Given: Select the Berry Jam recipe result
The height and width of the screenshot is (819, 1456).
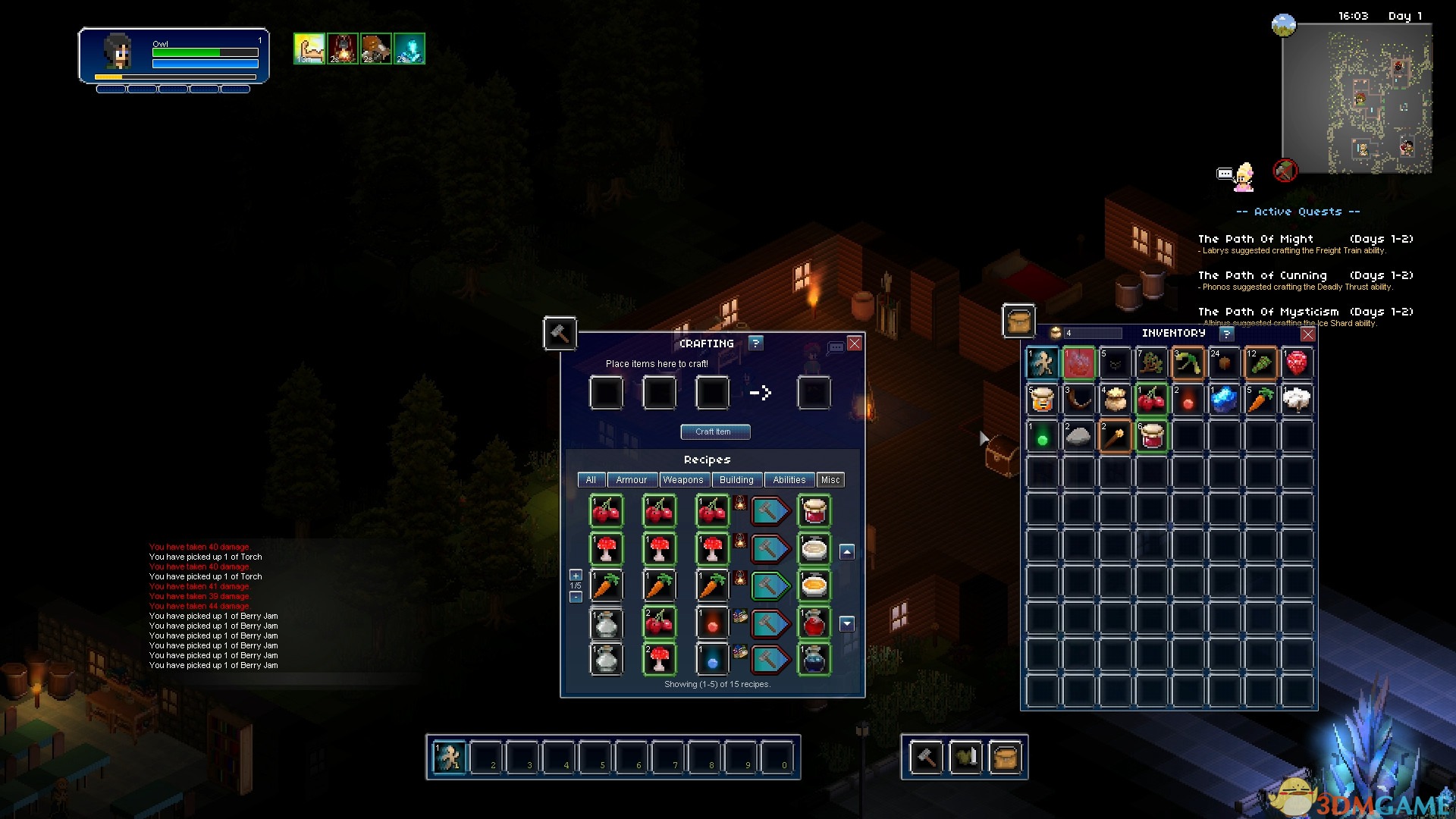Looking at the screenshot, I should tap(814, 511).
